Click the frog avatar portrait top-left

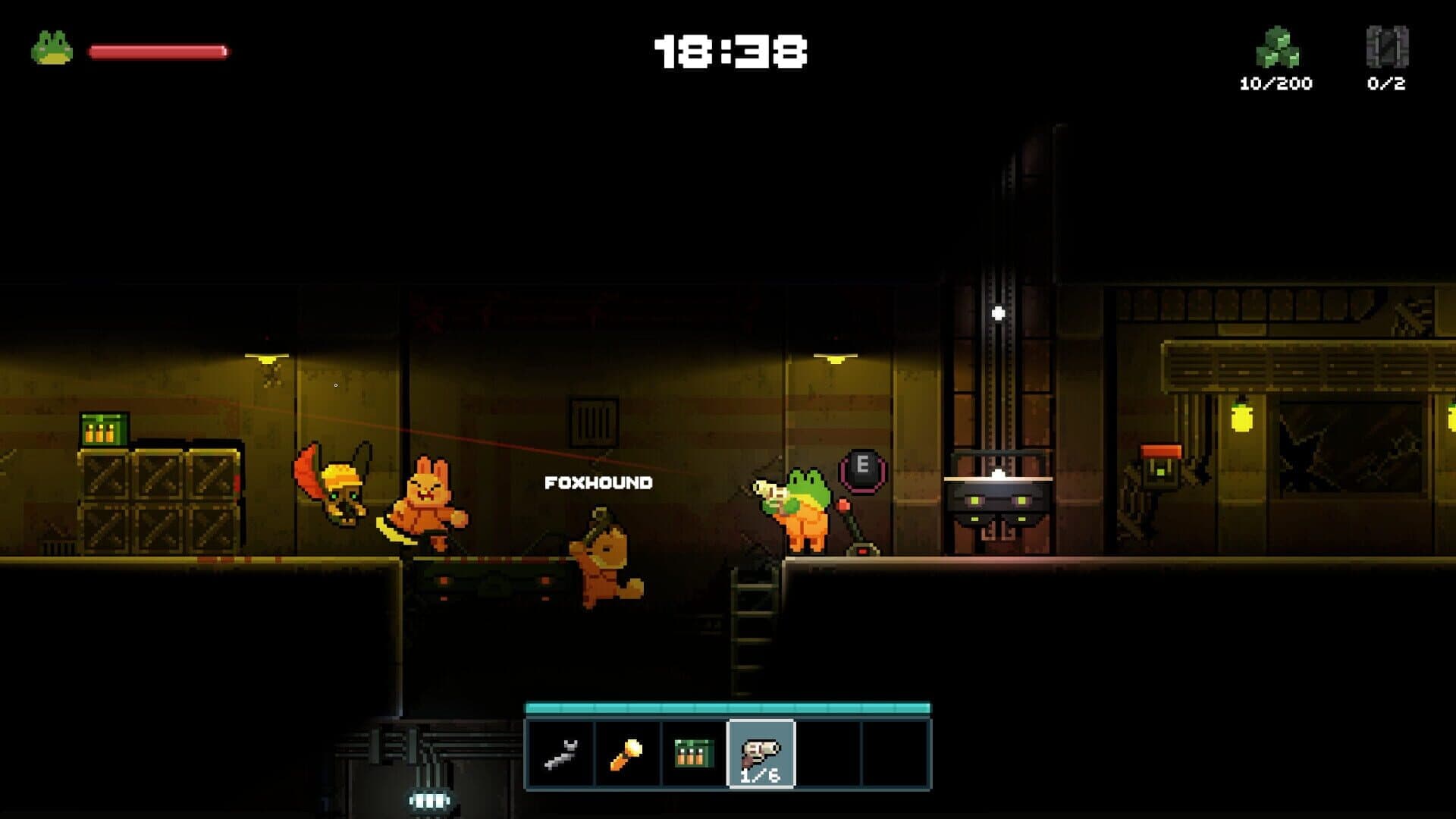coord(52,47)
